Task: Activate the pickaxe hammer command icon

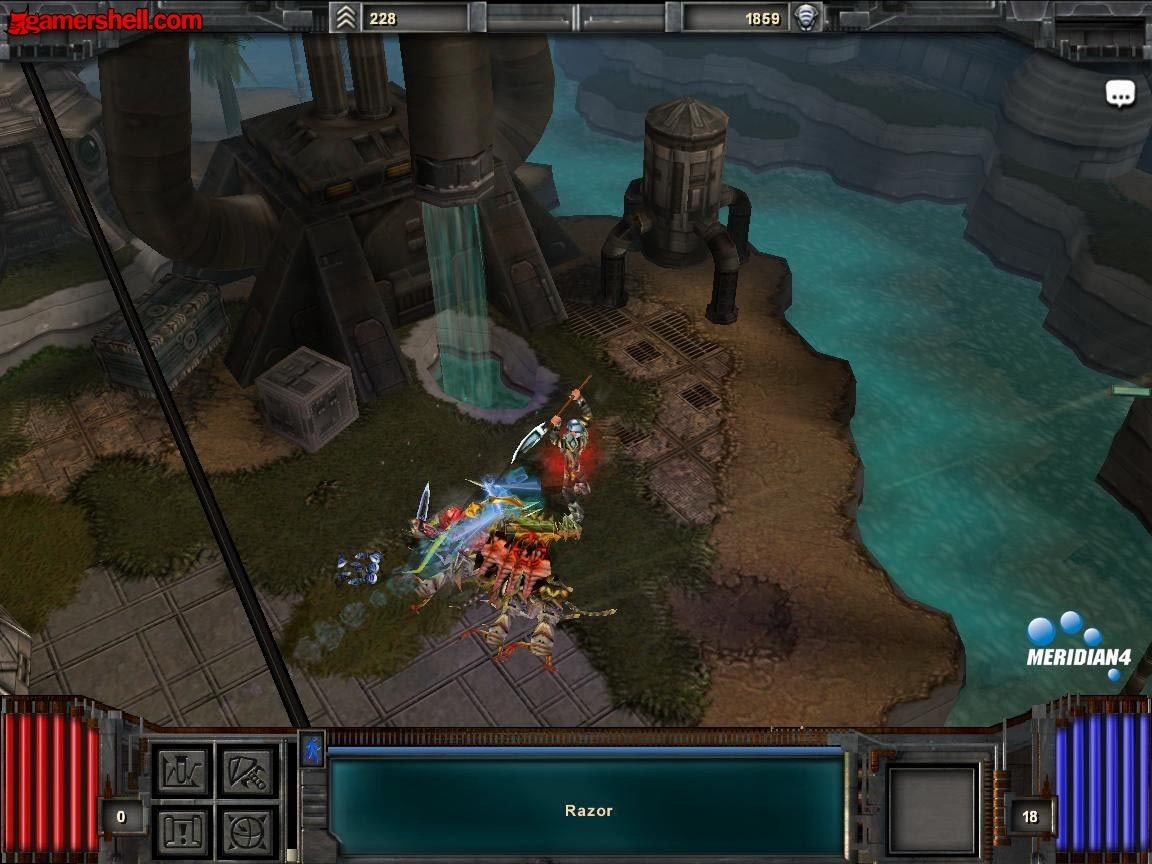Action: (x=247, y=771)
